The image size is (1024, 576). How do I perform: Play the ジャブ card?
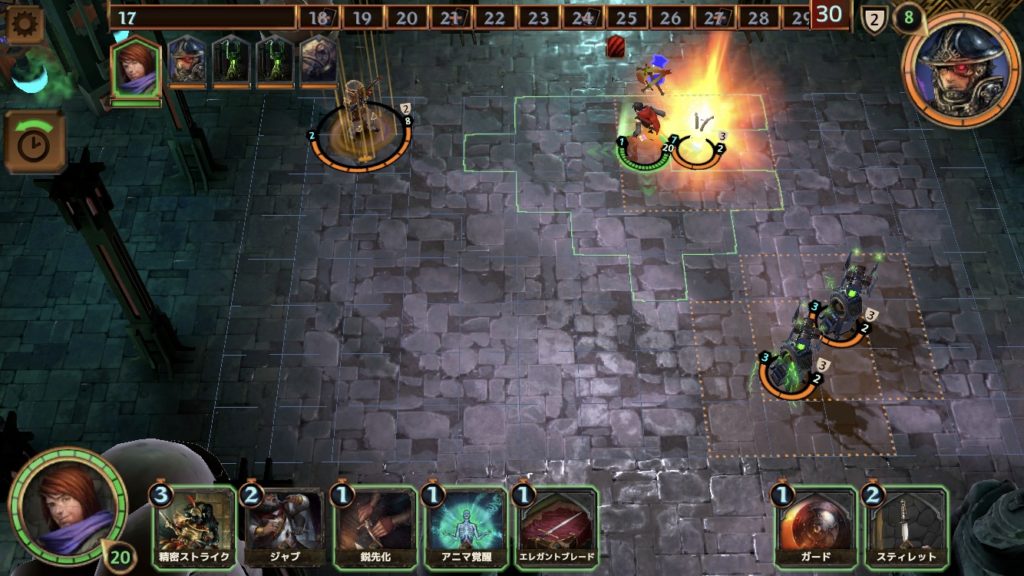[x=283, y=526]
